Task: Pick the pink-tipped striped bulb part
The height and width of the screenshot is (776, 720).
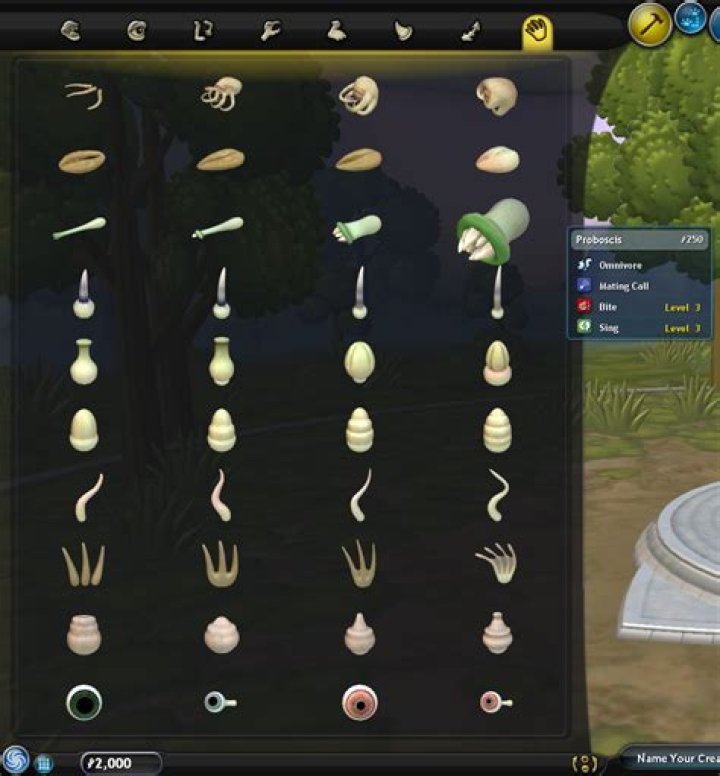Action: [497, 363]
